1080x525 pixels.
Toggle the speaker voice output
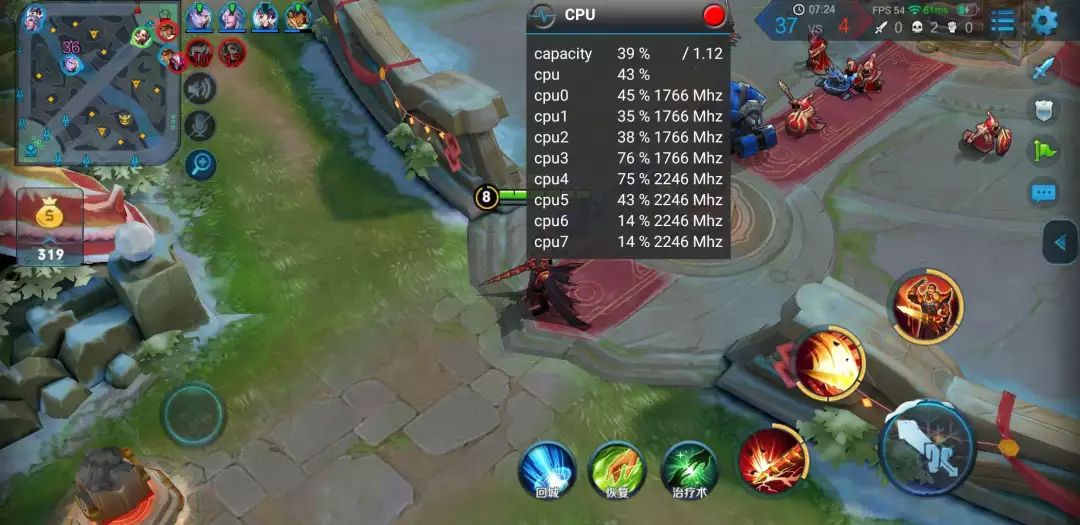[x=200, y=89]
